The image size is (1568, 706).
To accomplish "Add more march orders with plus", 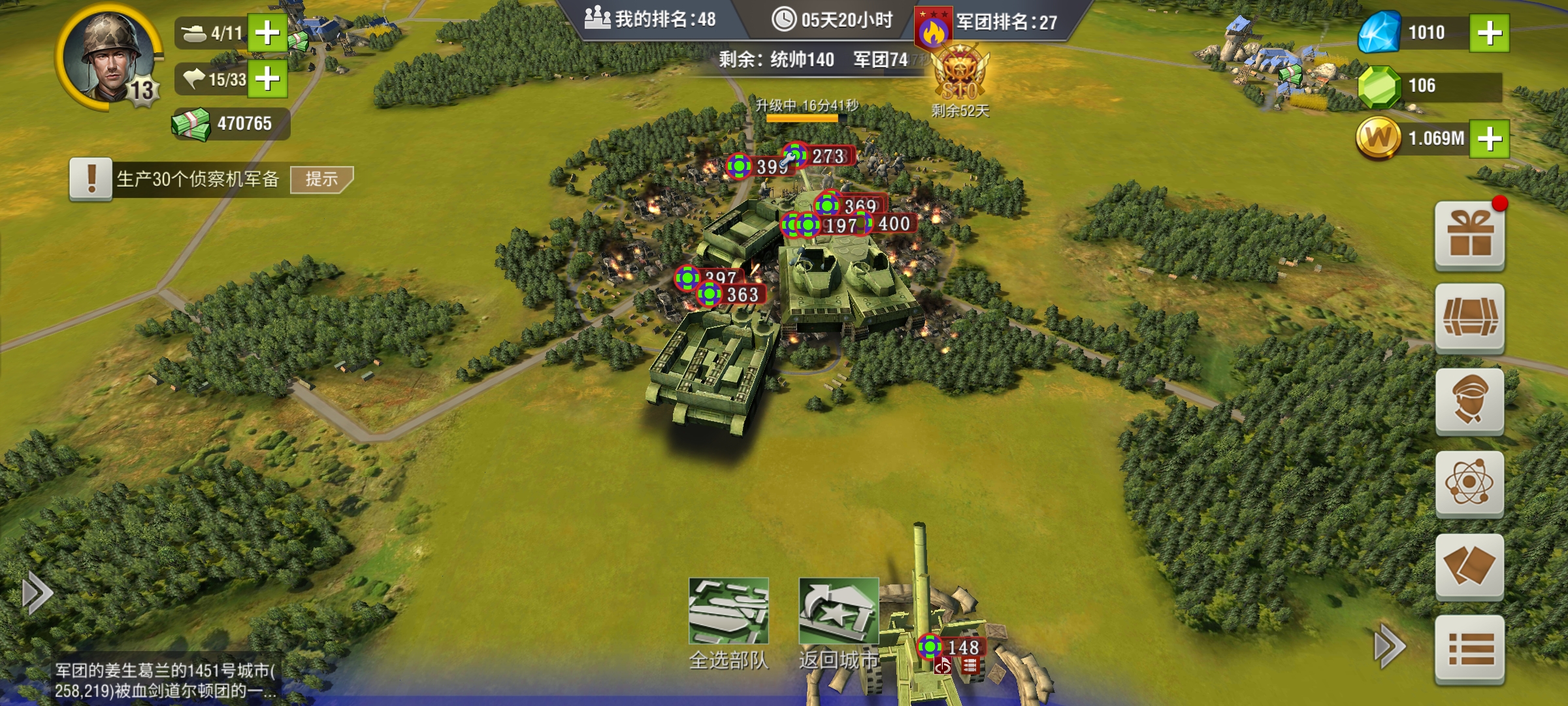I will click(x=267, y=79).
